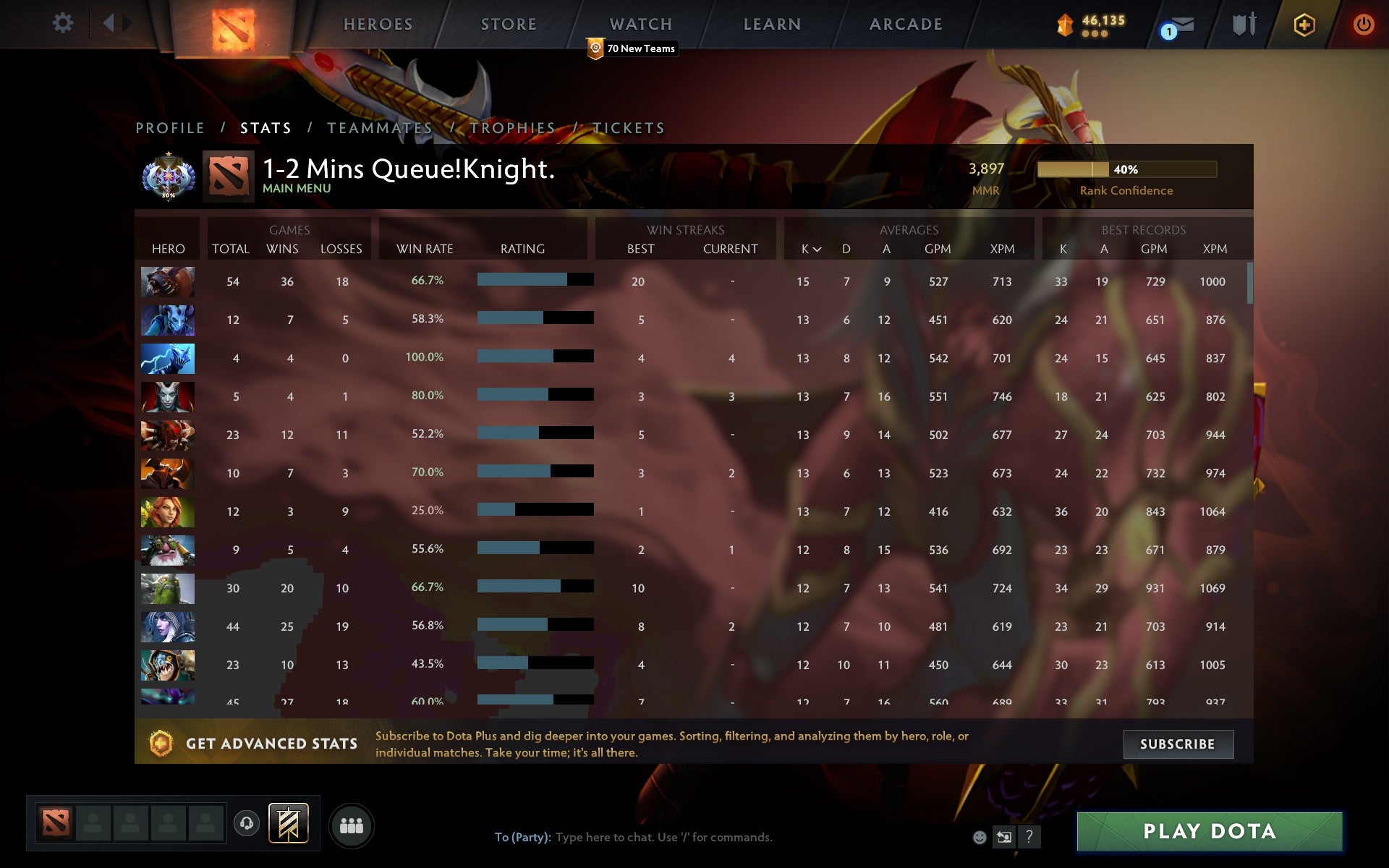Toggle party voice chat with the headset icon
This screenshot has height=868, width=1389.
246,824
